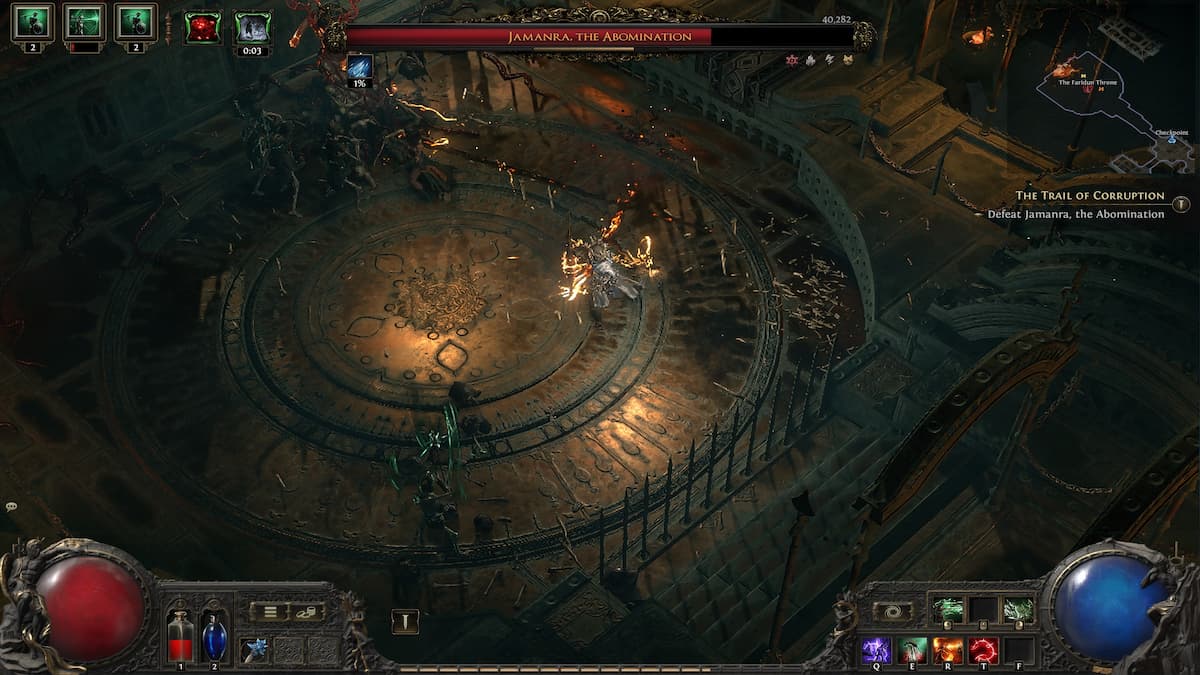Image resolution: width=1200 pixels, height=675 pixels.
Task: Click the round quest toggle beside Trail of Corruption
Action: click(1183, 203)
